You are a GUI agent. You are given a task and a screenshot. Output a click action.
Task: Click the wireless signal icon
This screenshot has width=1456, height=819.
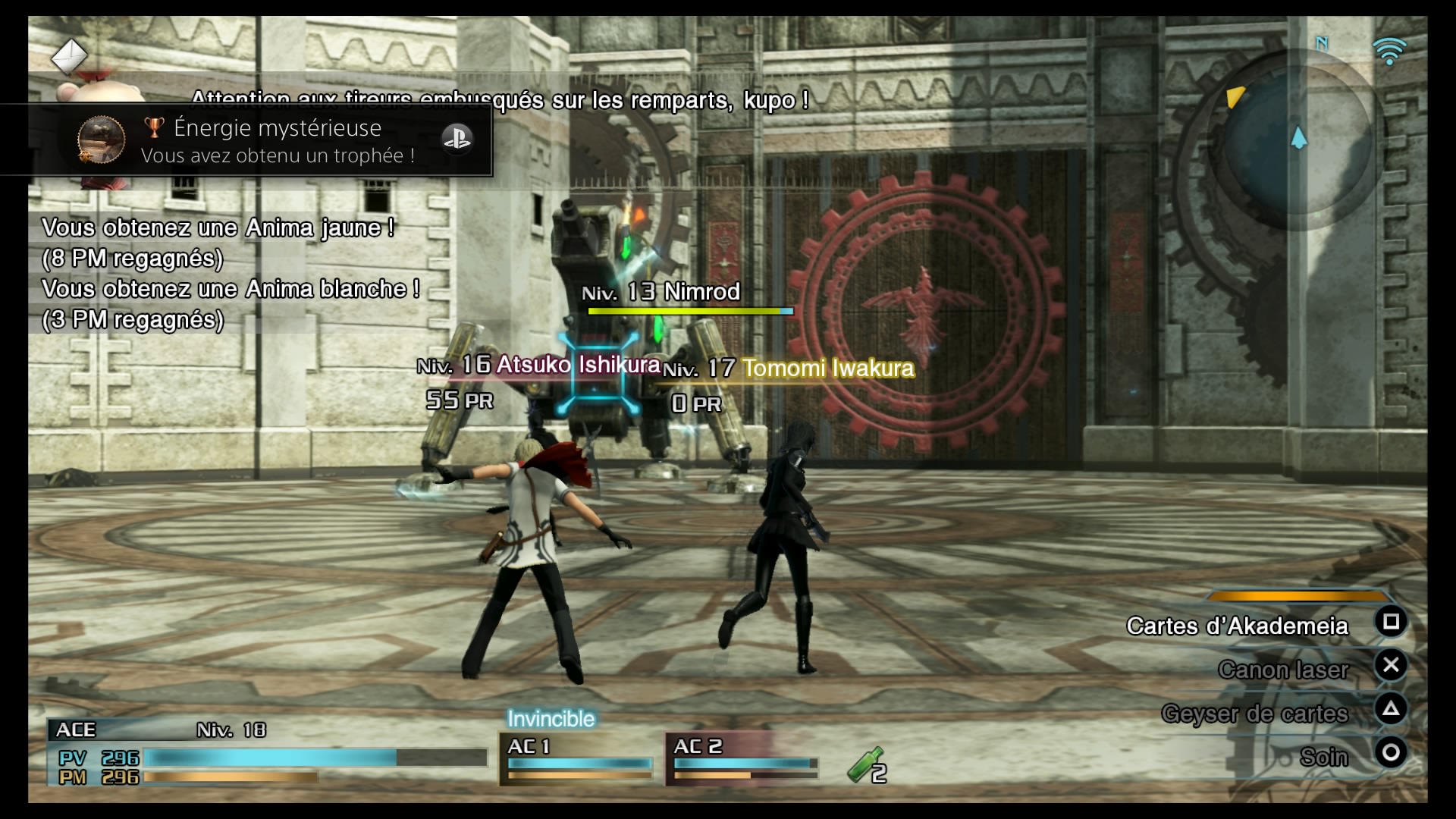pyautogui.click(x=1389, y=52)
